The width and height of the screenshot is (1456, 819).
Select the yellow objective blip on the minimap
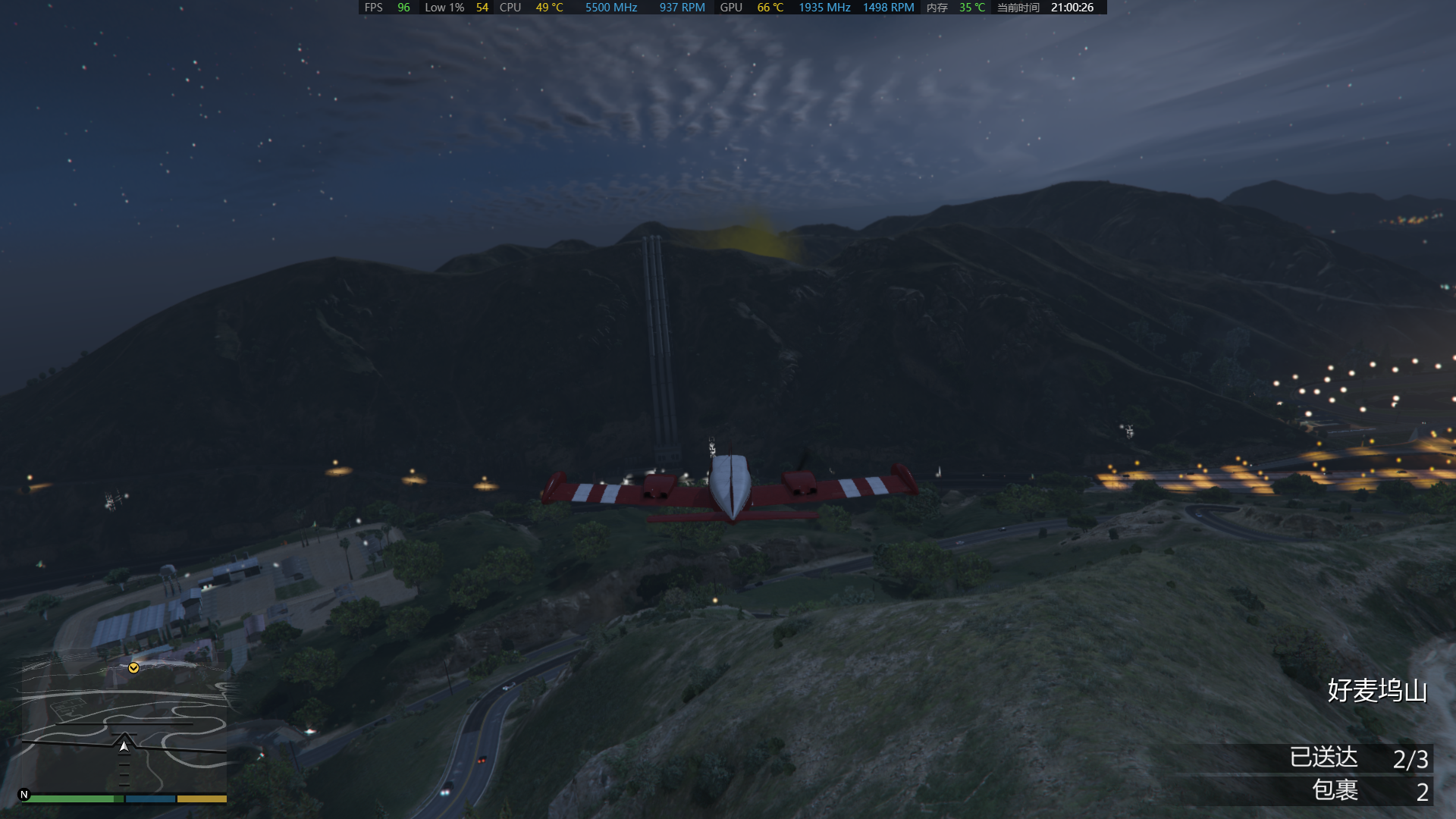point(133,668)
